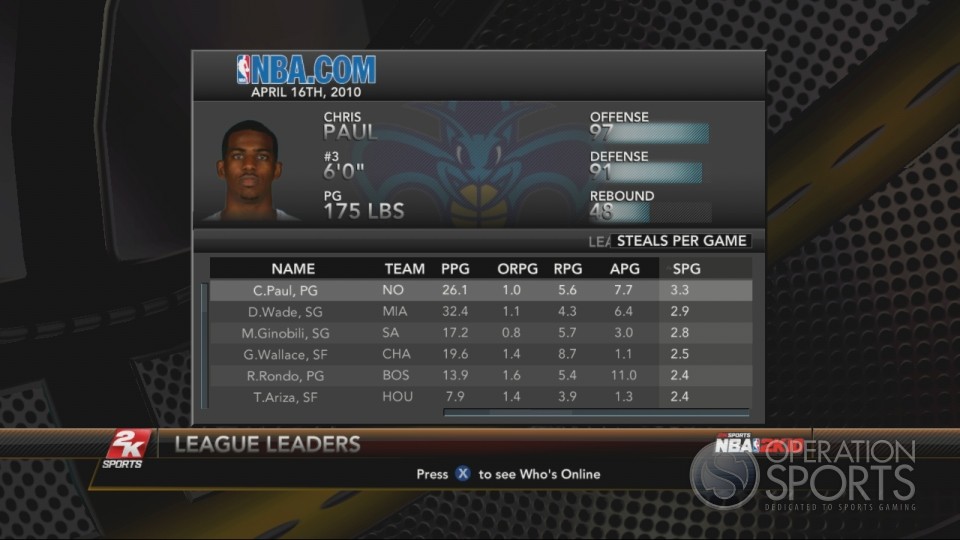
Task: Click the NAME column header
Action: pos(293,269)
